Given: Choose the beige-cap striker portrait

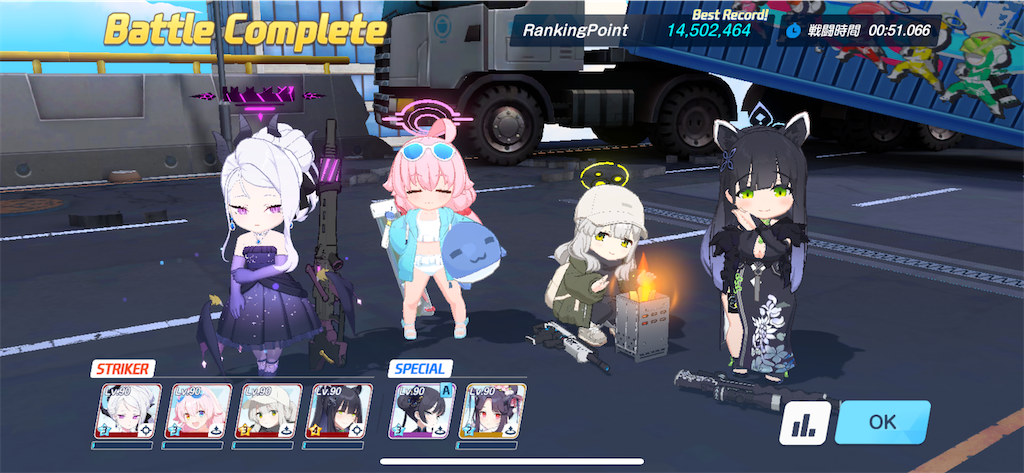Looking at the screenshot, I should click(269, 411).
